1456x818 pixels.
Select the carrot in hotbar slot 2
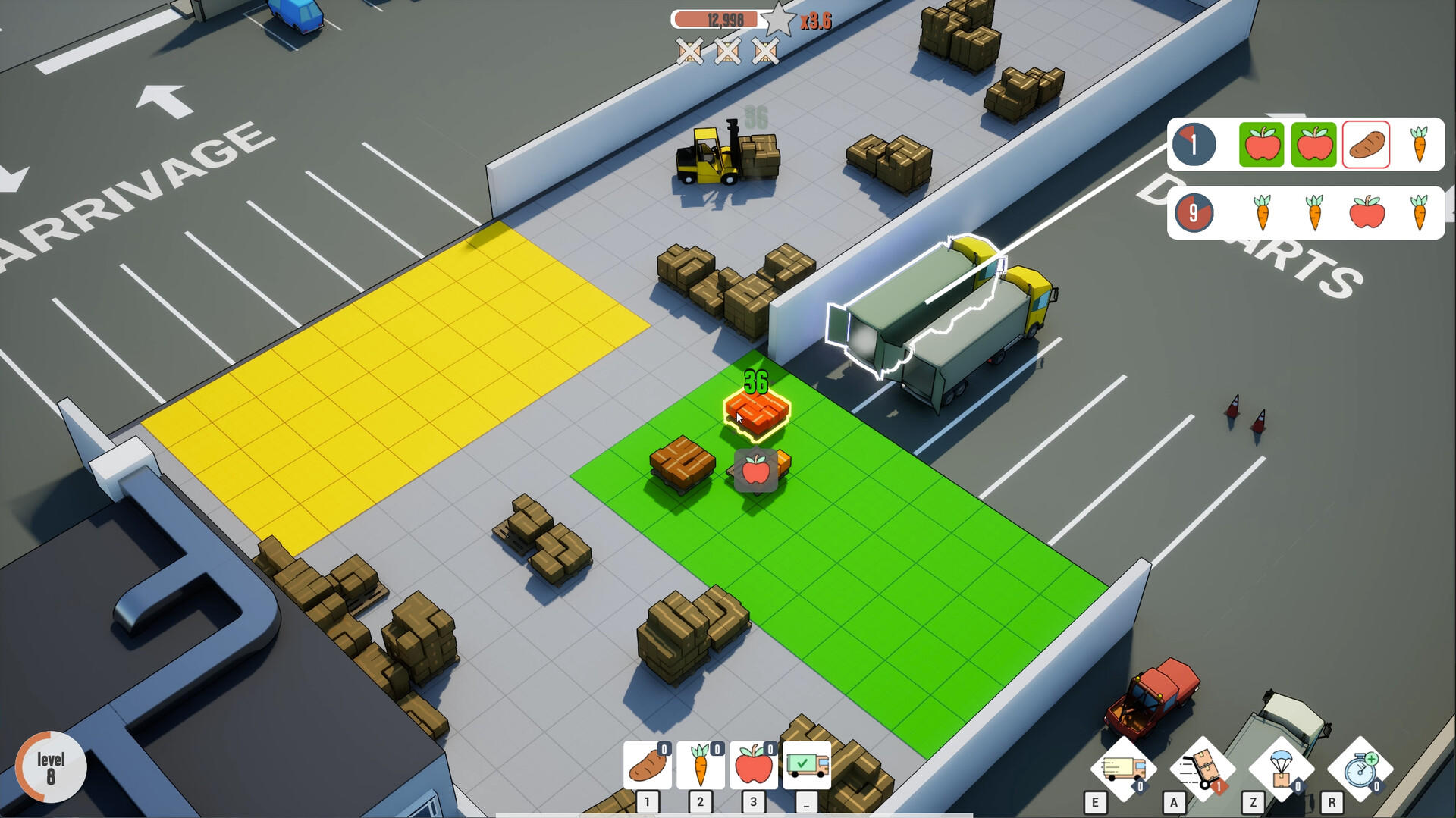pyautogui.click(x=700, y=764)
